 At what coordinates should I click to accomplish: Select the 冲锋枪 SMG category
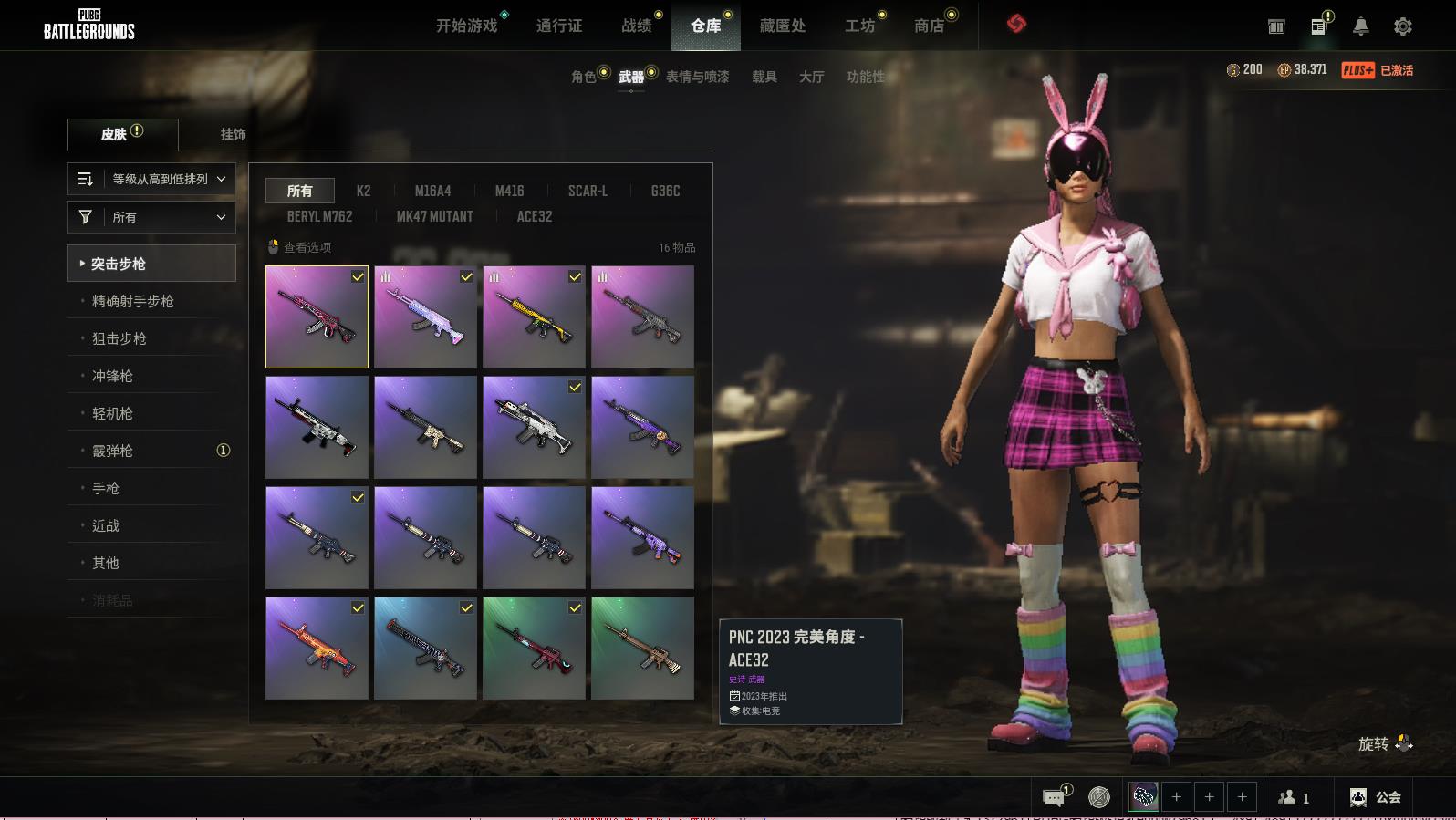[112, 376]
